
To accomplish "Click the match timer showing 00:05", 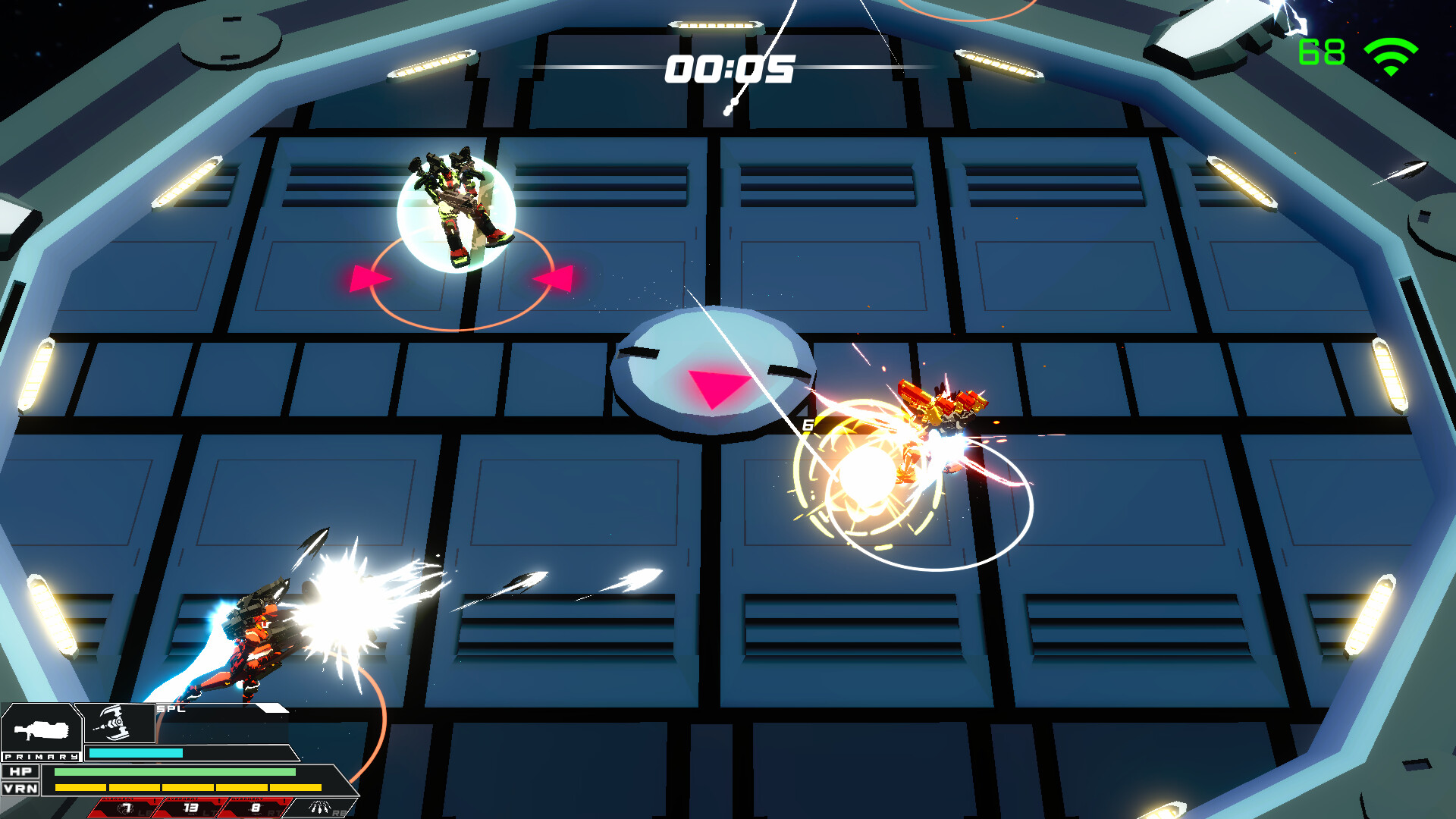I will 729,68.
